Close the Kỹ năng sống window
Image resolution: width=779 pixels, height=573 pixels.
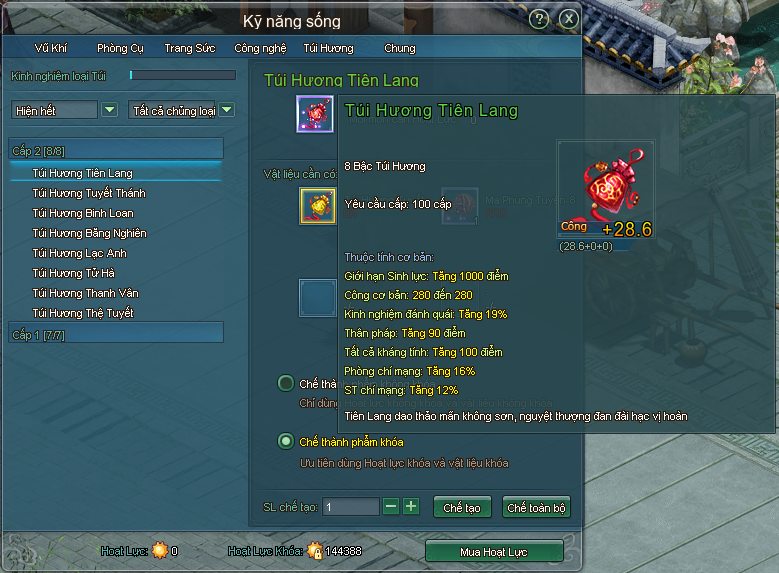(x=568, y=19)
